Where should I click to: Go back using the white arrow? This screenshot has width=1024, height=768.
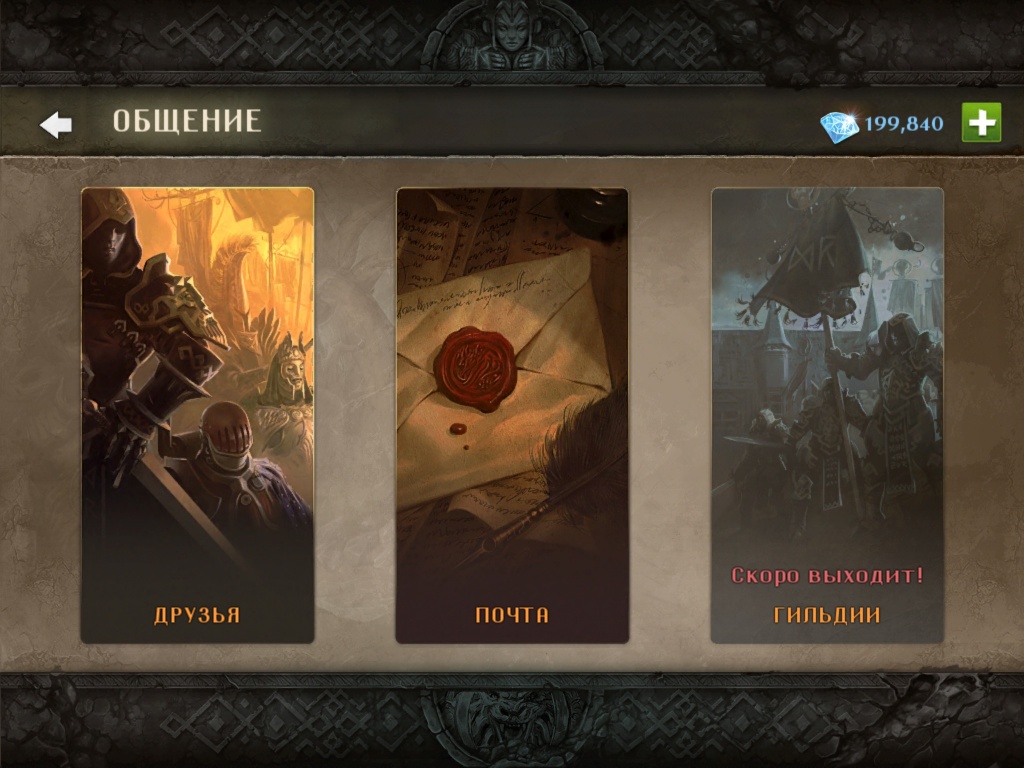[x=56, y=124]
